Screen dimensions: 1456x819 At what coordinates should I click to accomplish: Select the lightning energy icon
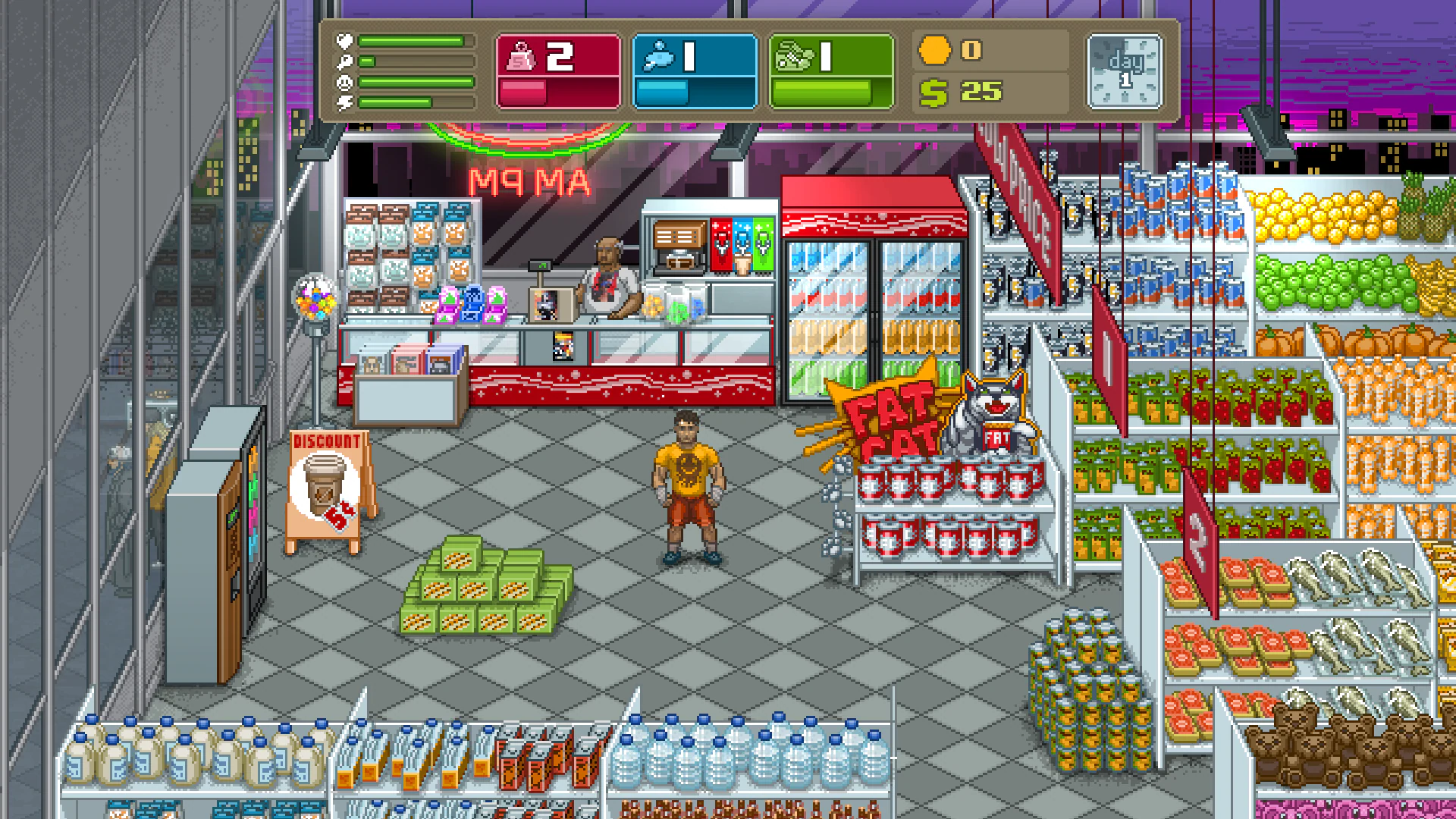pyautogui.click(x=345, y=102)
